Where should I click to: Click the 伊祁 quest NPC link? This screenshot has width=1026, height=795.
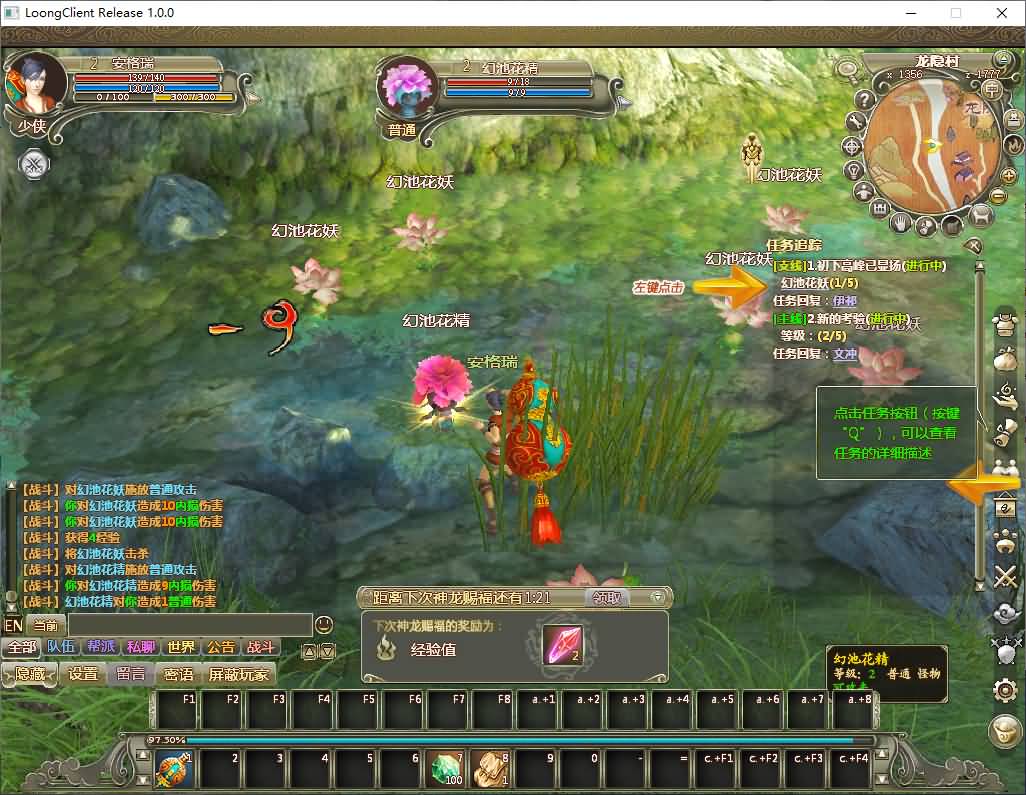pyautogui.click(x=844, y=300)
